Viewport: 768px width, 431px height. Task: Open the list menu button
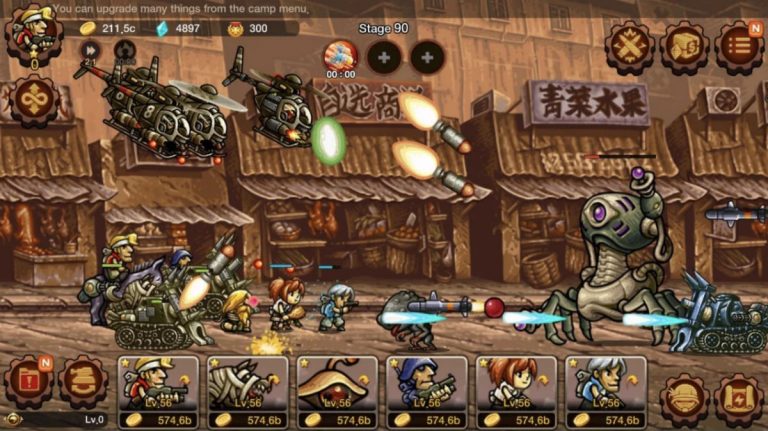click(x=738, y=46)
